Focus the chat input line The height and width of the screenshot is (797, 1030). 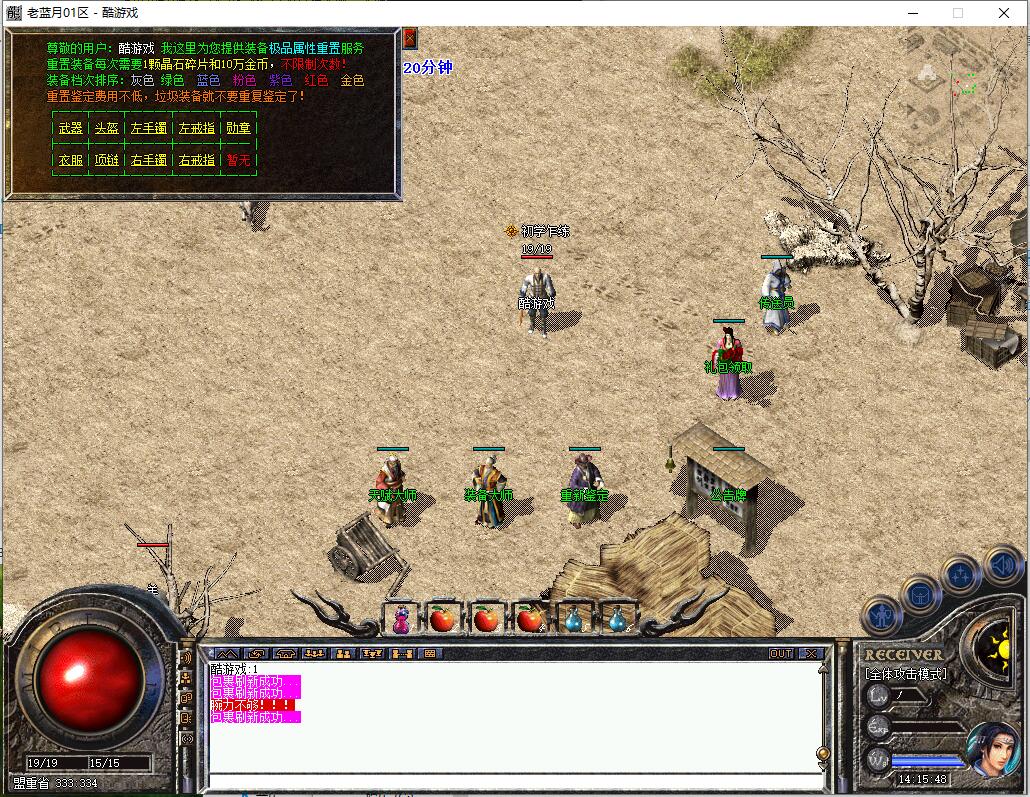(x=510, y=781)
